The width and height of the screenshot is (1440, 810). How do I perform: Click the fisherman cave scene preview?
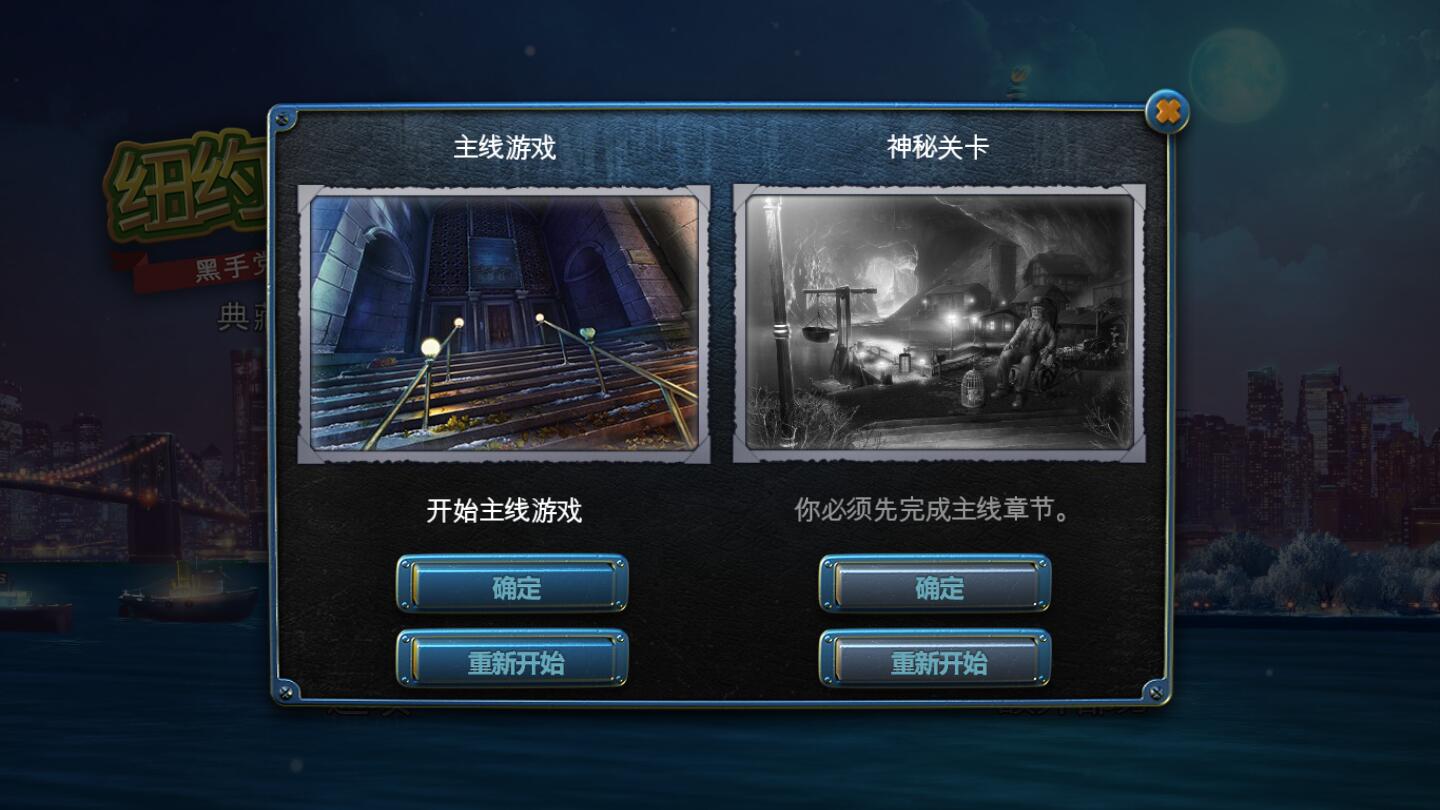point(937,322)
